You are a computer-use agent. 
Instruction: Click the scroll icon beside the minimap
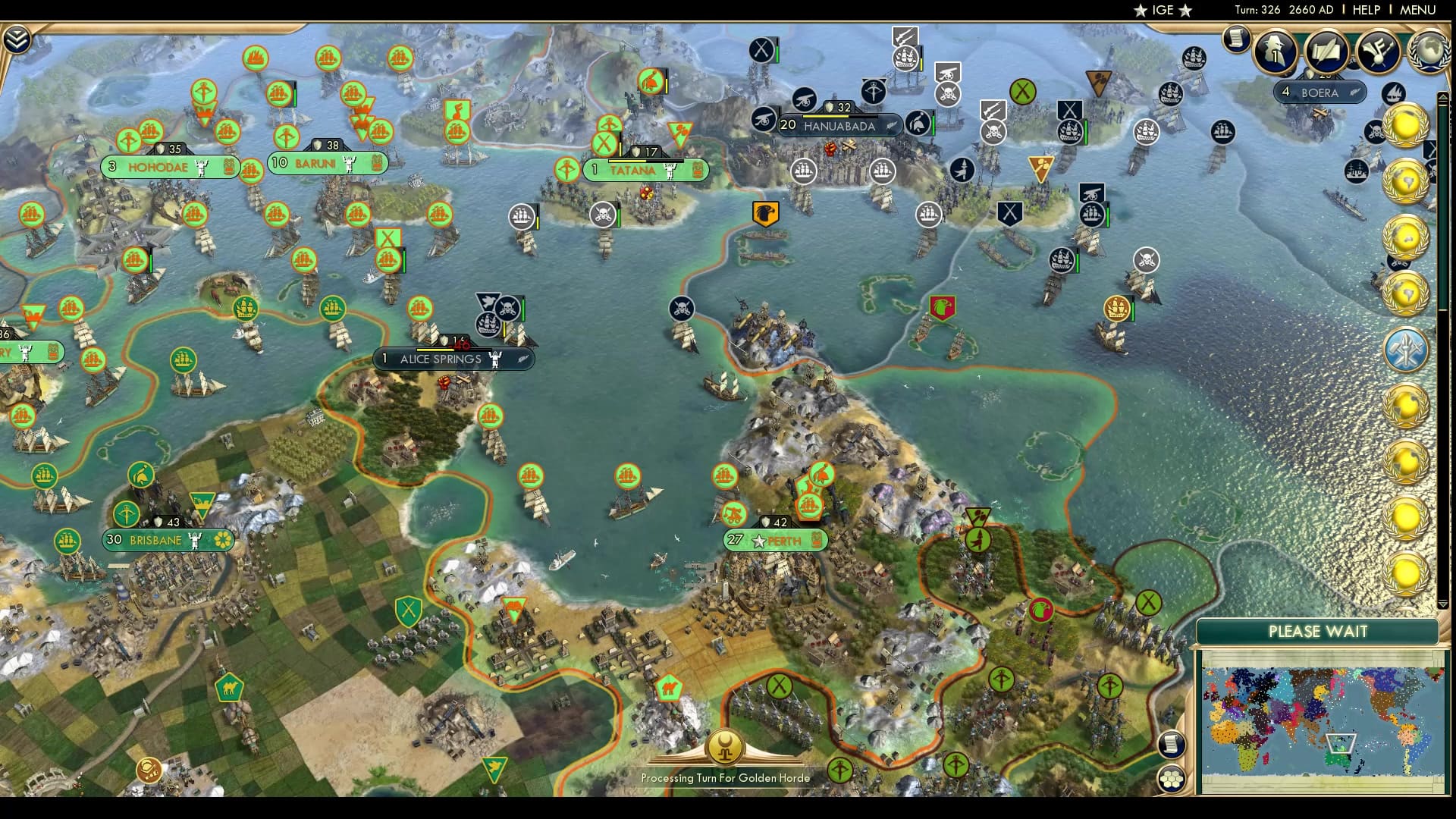(1172, 745)
